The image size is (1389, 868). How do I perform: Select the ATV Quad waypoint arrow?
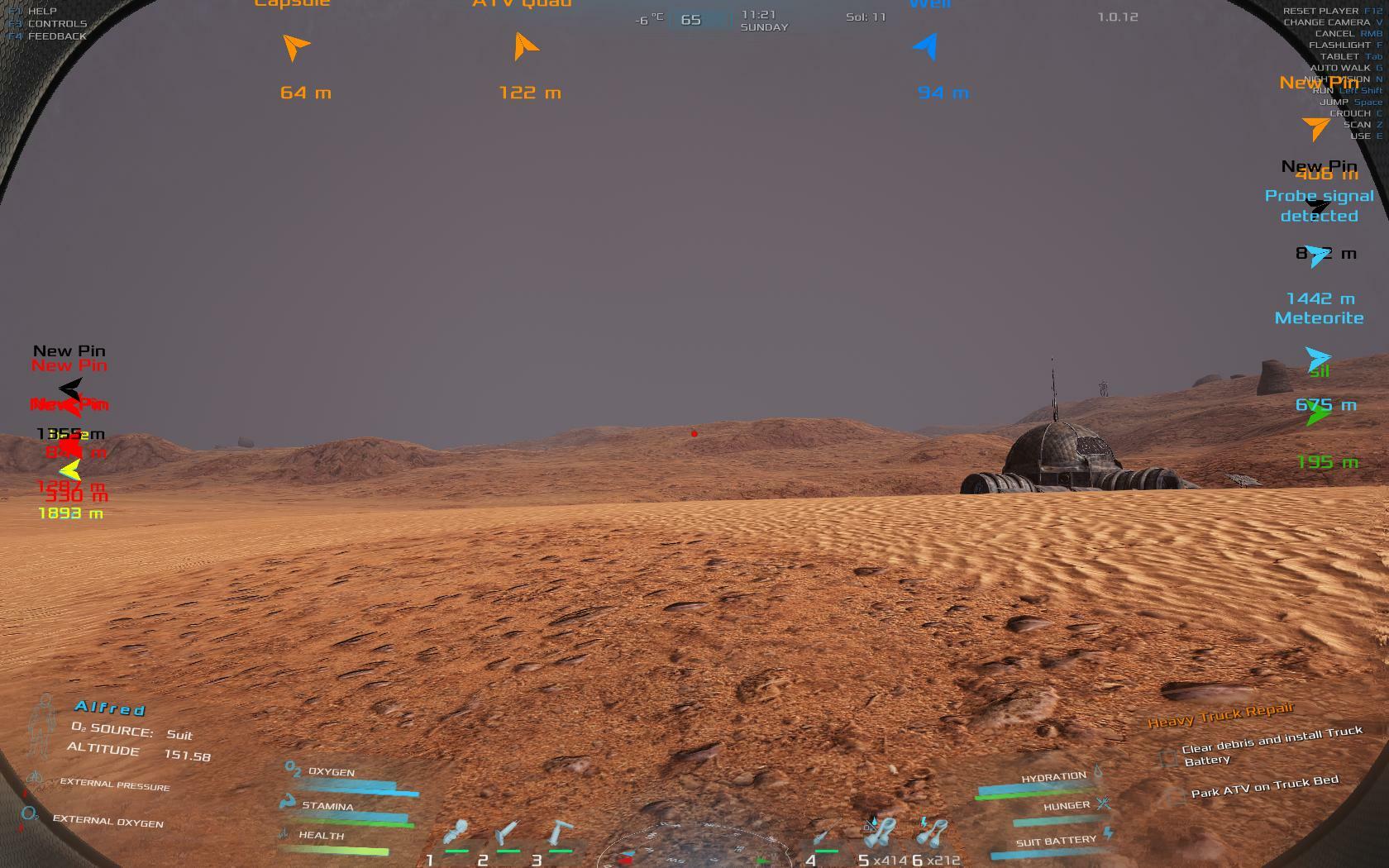[524, 47]
